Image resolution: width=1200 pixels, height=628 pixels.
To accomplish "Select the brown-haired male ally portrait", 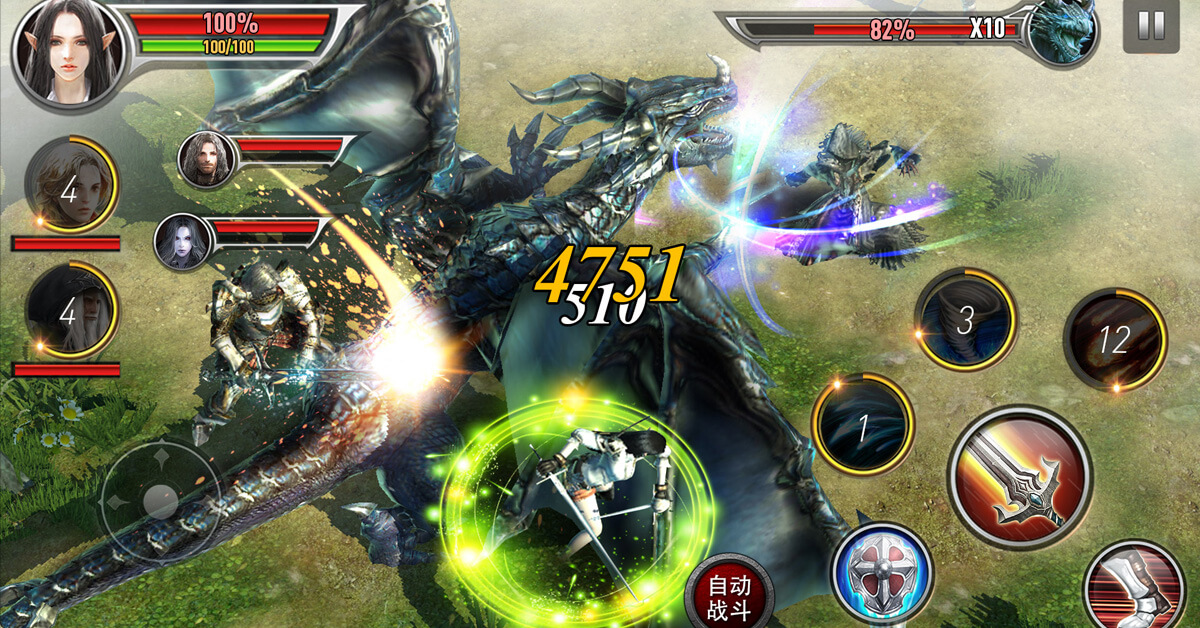I will click(x=207, y=158).
